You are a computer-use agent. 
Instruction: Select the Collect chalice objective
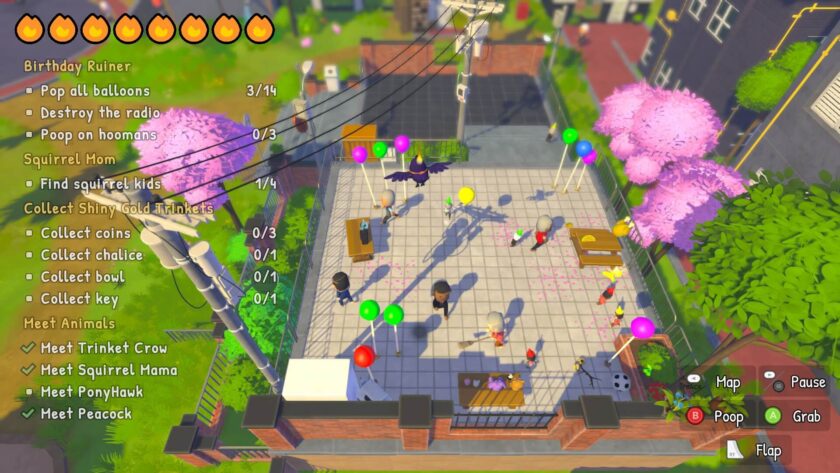click(91, 255)
